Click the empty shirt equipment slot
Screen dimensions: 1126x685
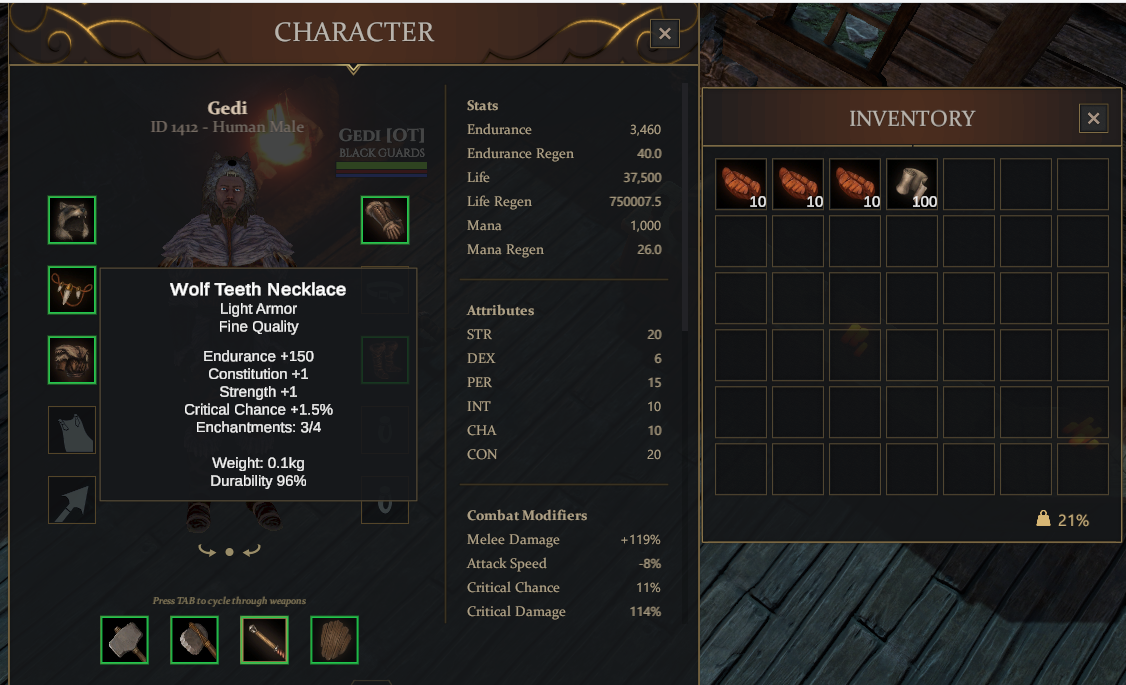pyautogui.click(x=72, y=430)
